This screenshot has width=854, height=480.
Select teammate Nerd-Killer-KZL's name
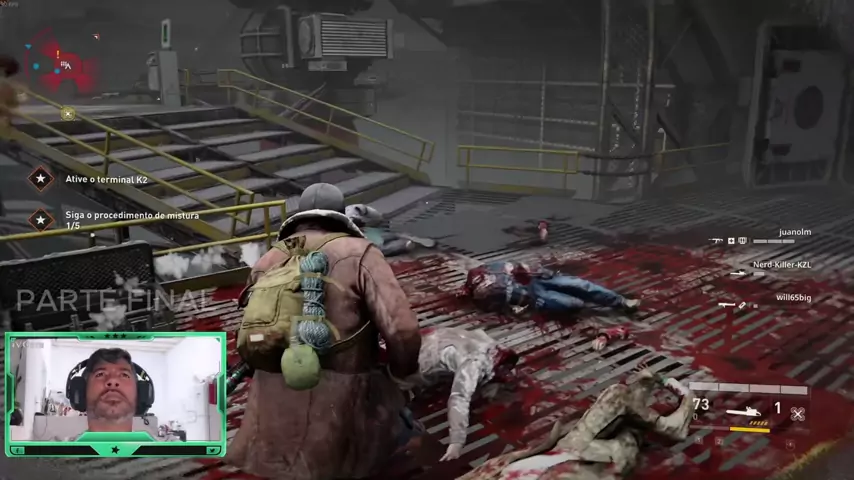coord(782,265)
